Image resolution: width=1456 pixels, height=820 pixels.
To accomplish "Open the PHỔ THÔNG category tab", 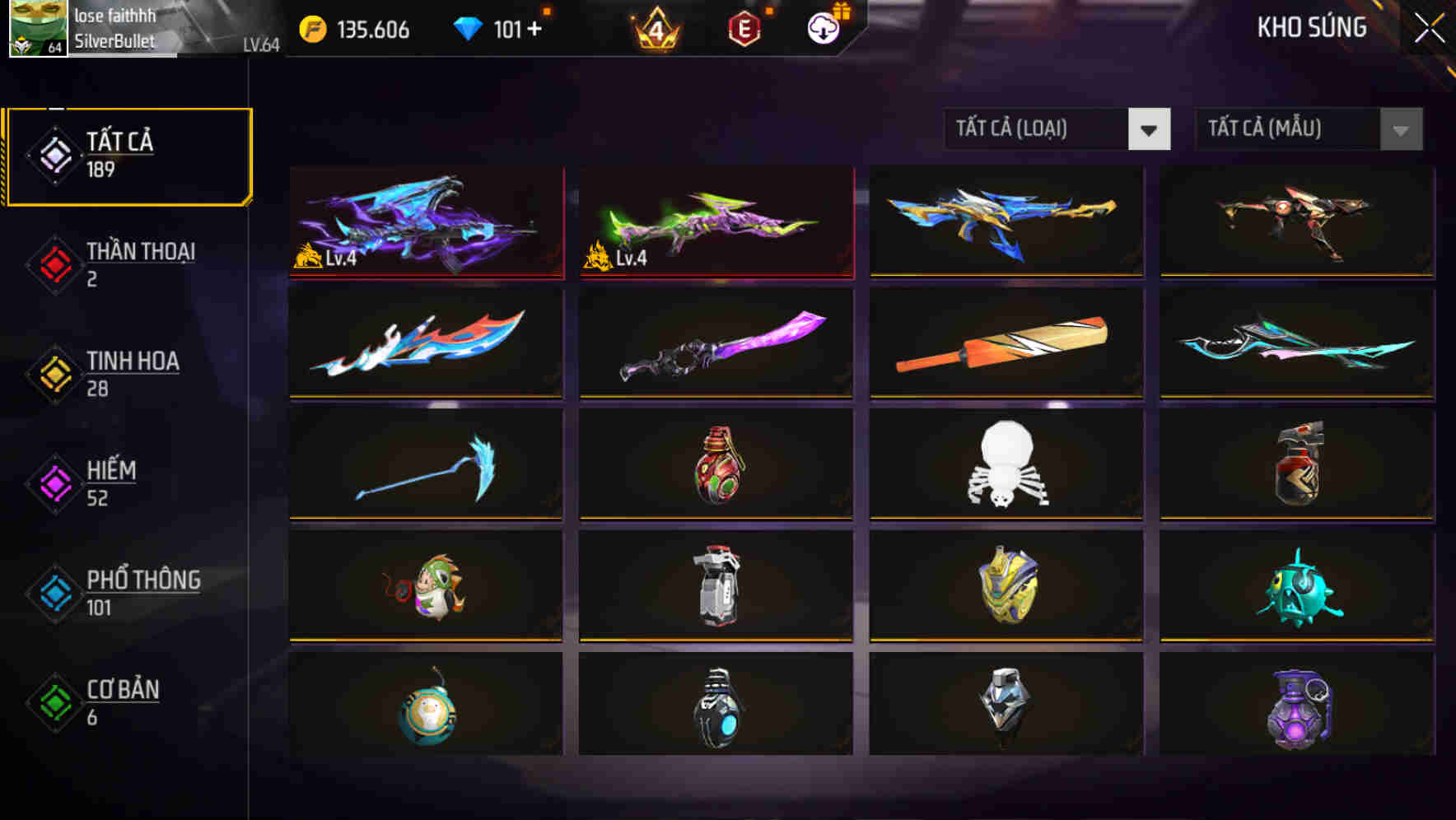I will 128,592.
